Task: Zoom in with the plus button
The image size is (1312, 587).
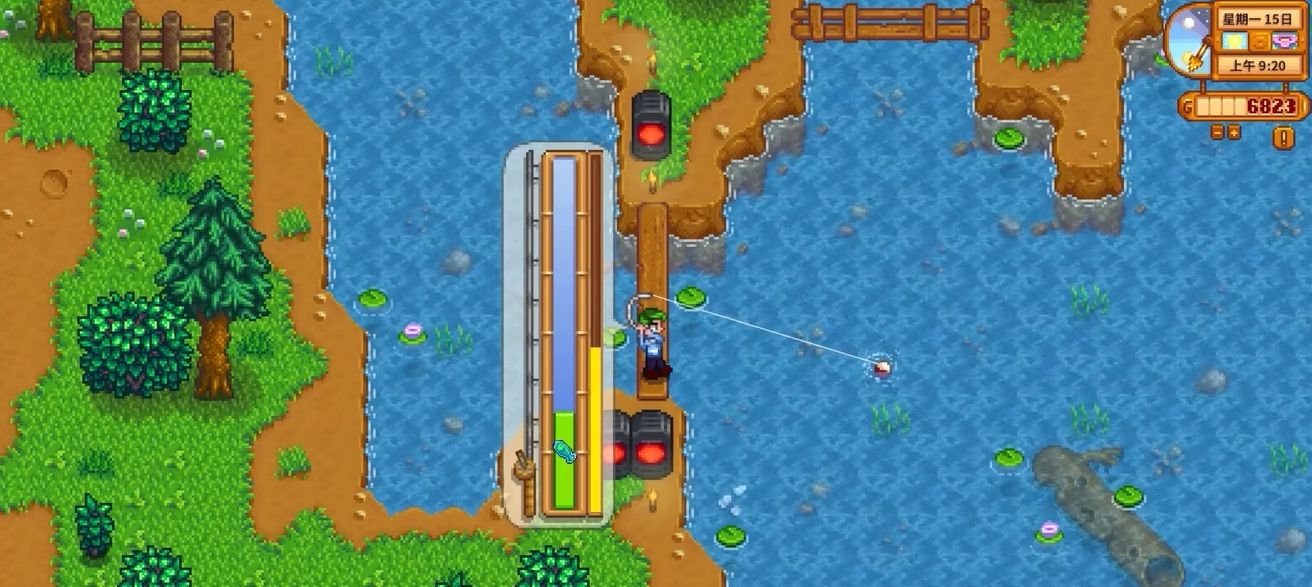Action: (1233, 132)
